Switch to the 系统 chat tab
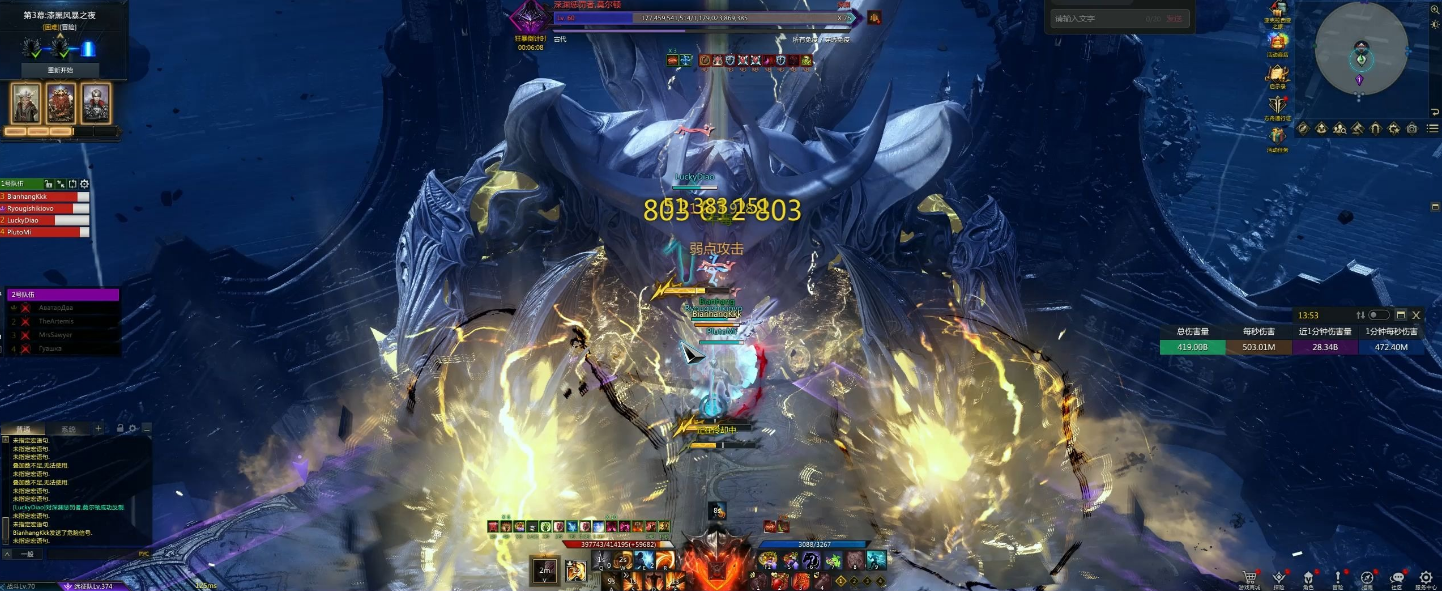1442x591 pixels. (67, 429)
